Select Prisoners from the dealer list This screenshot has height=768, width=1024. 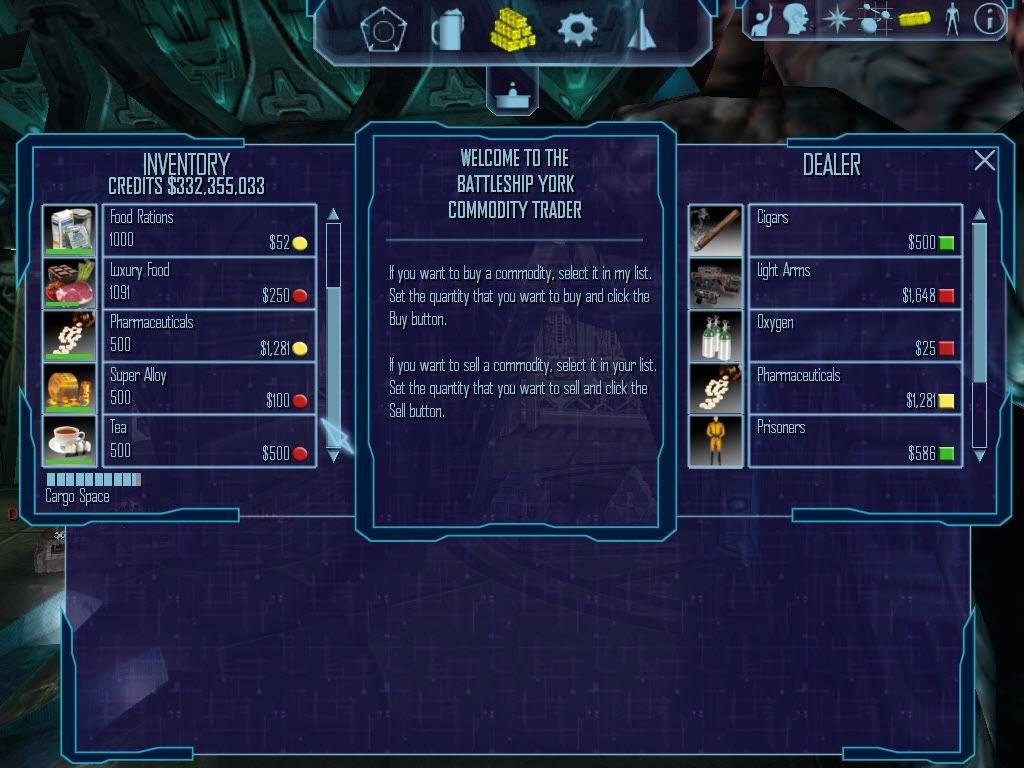[854, 441]
